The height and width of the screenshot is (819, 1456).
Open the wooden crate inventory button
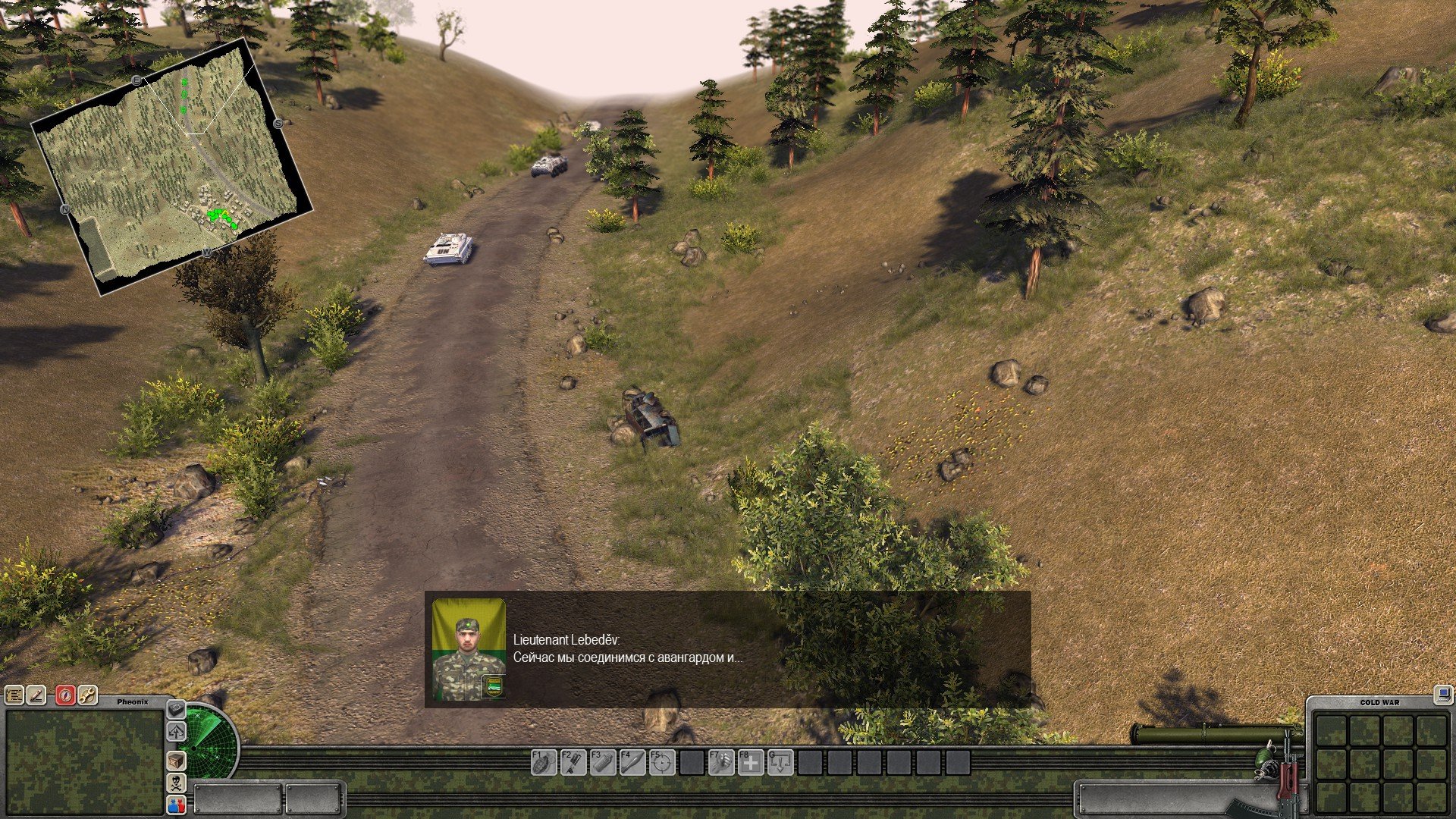[176, 760]
